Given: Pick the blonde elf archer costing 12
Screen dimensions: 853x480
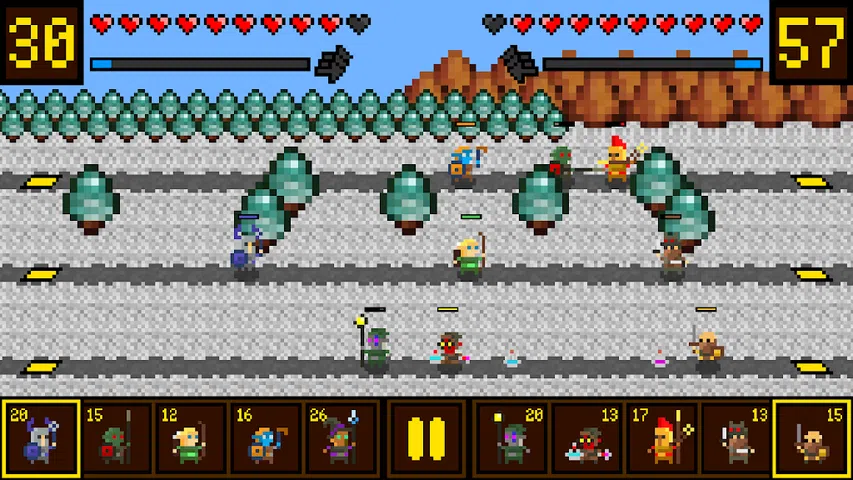Looking at the screenshot, I should pos(190,438).
